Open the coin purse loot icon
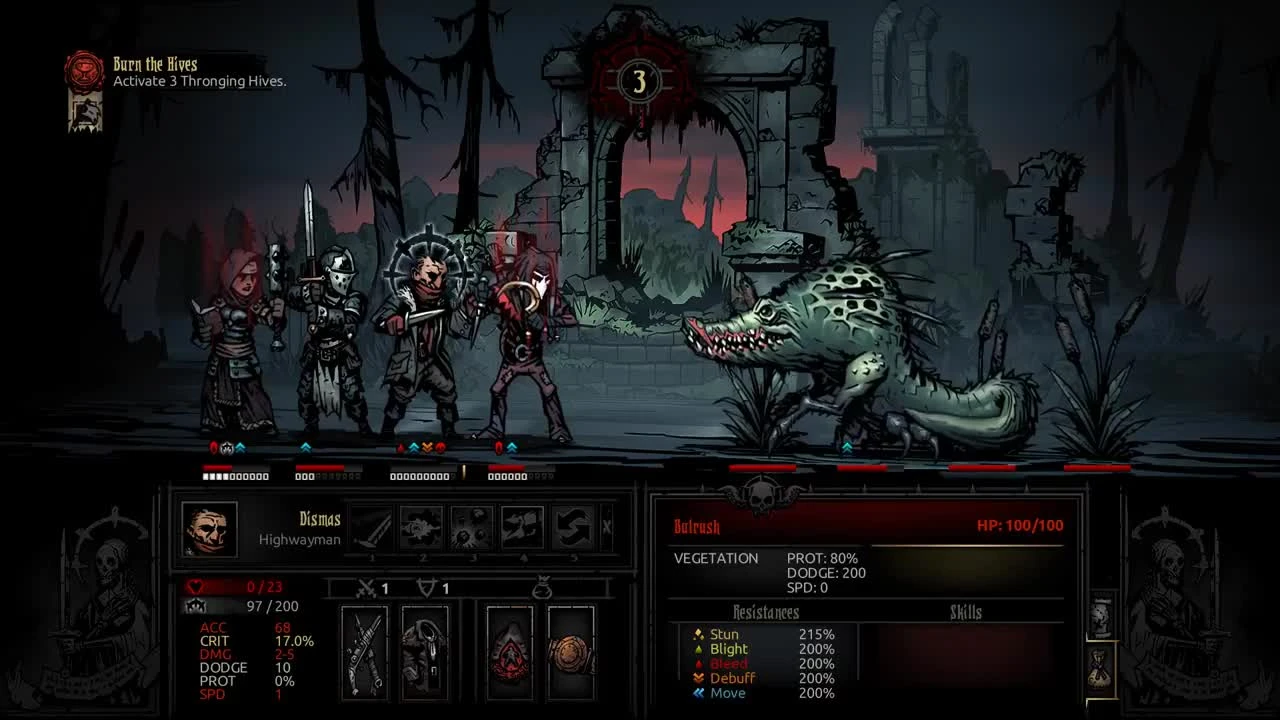The image size is (1280, 720). (x=543, y=588)
